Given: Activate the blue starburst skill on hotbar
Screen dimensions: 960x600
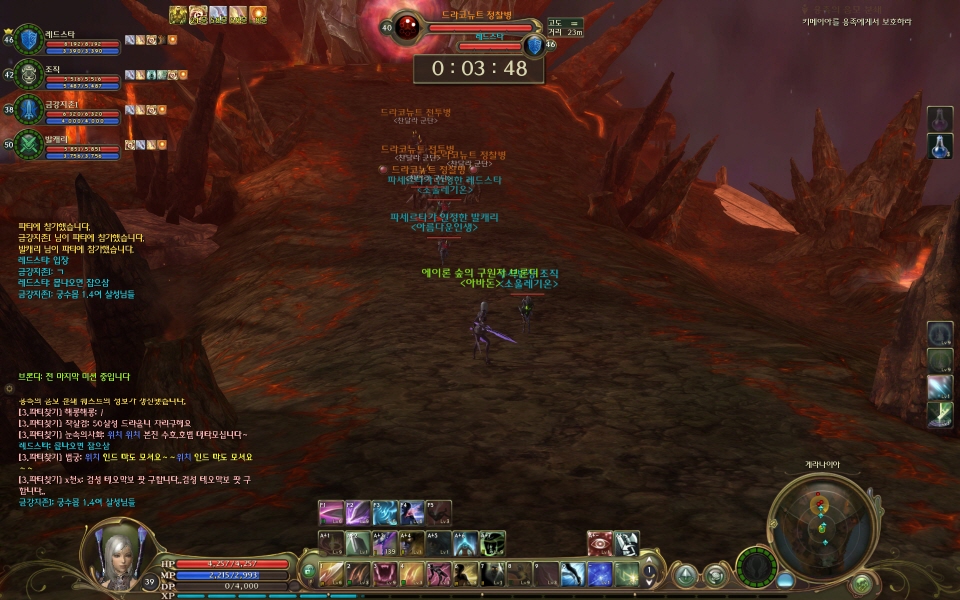Looking at the screenshot, I should [x=599, y=574].
